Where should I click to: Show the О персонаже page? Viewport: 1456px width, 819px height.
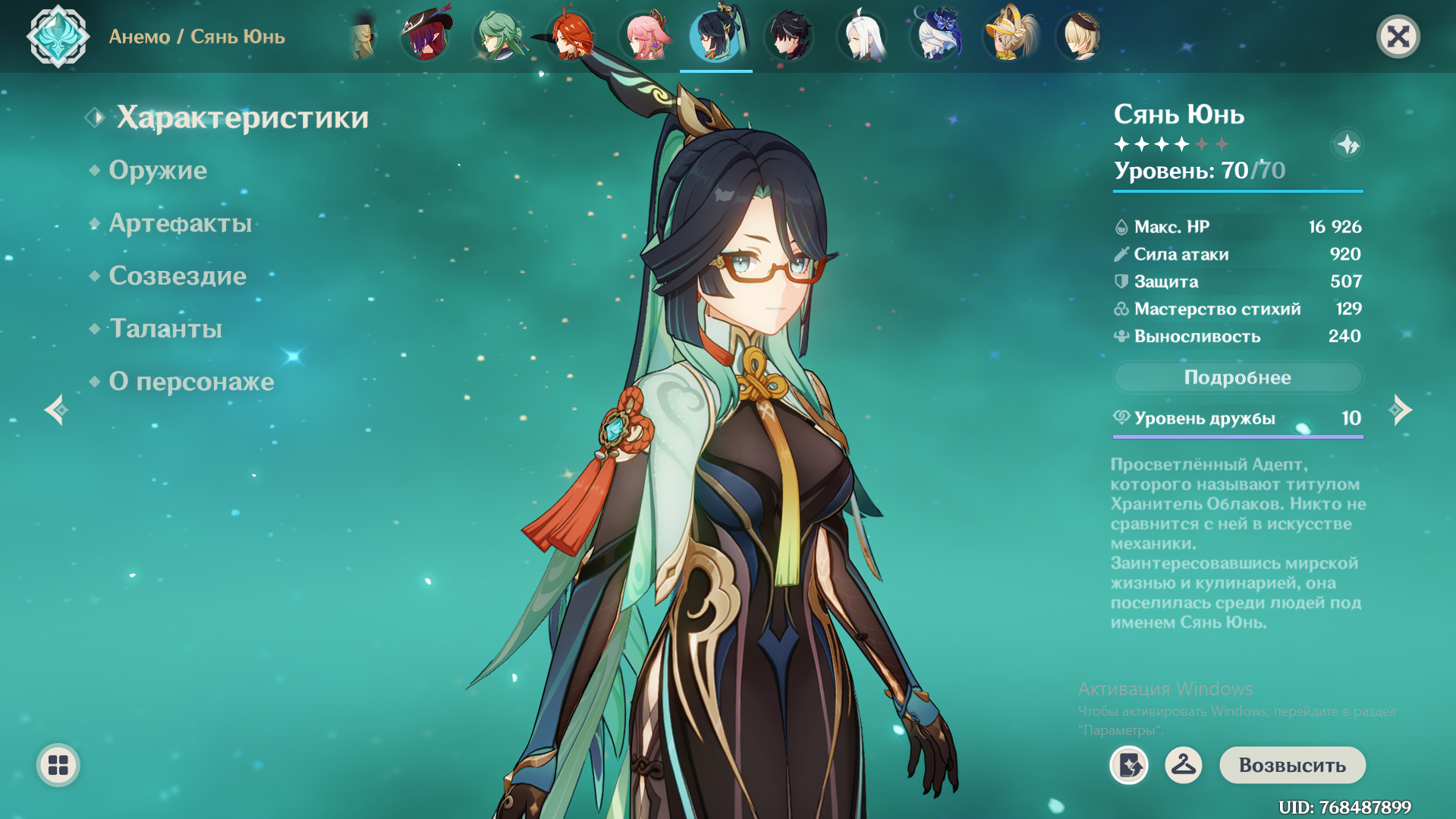[x=191, y=381]
